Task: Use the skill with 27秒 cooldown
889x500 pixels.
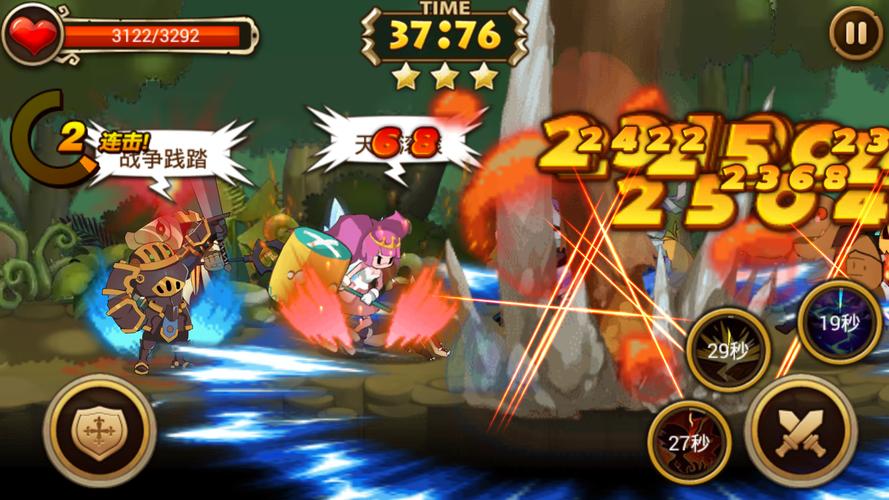Action: point(689,442)
